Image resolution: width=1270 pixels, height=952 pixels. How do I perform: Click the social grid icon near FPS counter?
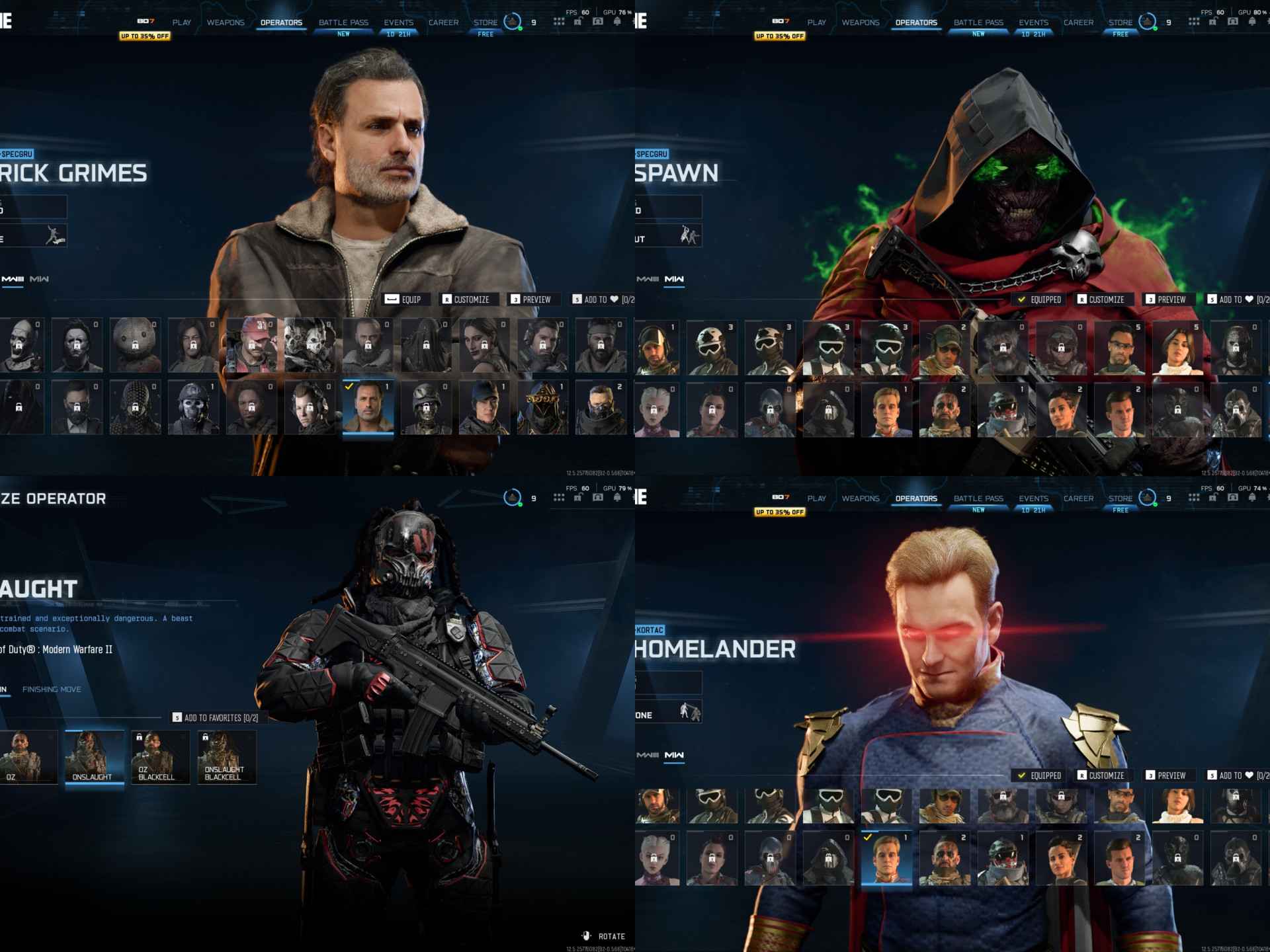click(558, 22)
